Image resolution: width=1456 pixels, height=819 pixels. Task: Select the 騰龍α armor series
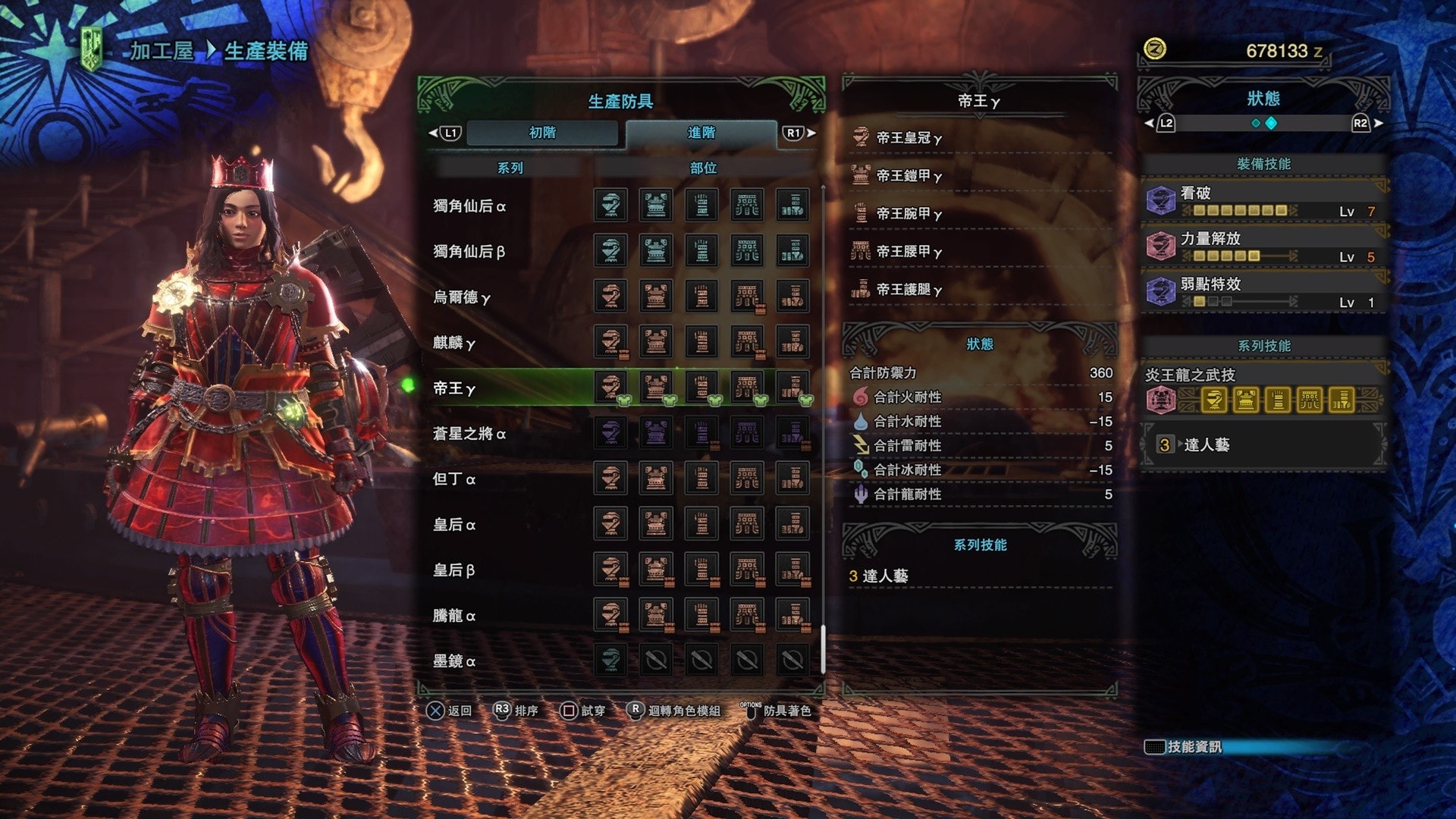454,616
